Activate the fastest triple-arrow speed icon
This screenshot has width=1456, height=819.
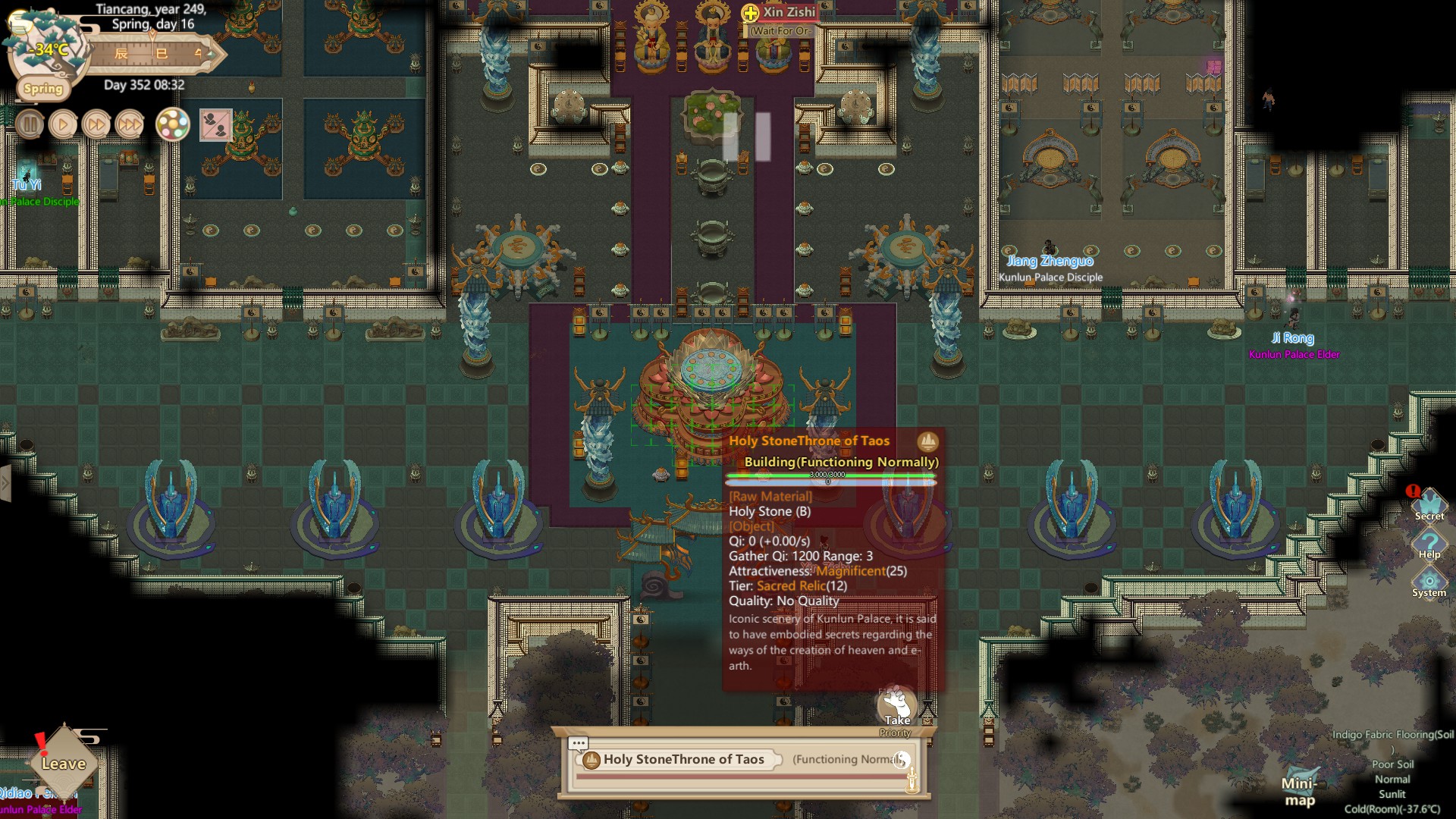pos(129,123)
